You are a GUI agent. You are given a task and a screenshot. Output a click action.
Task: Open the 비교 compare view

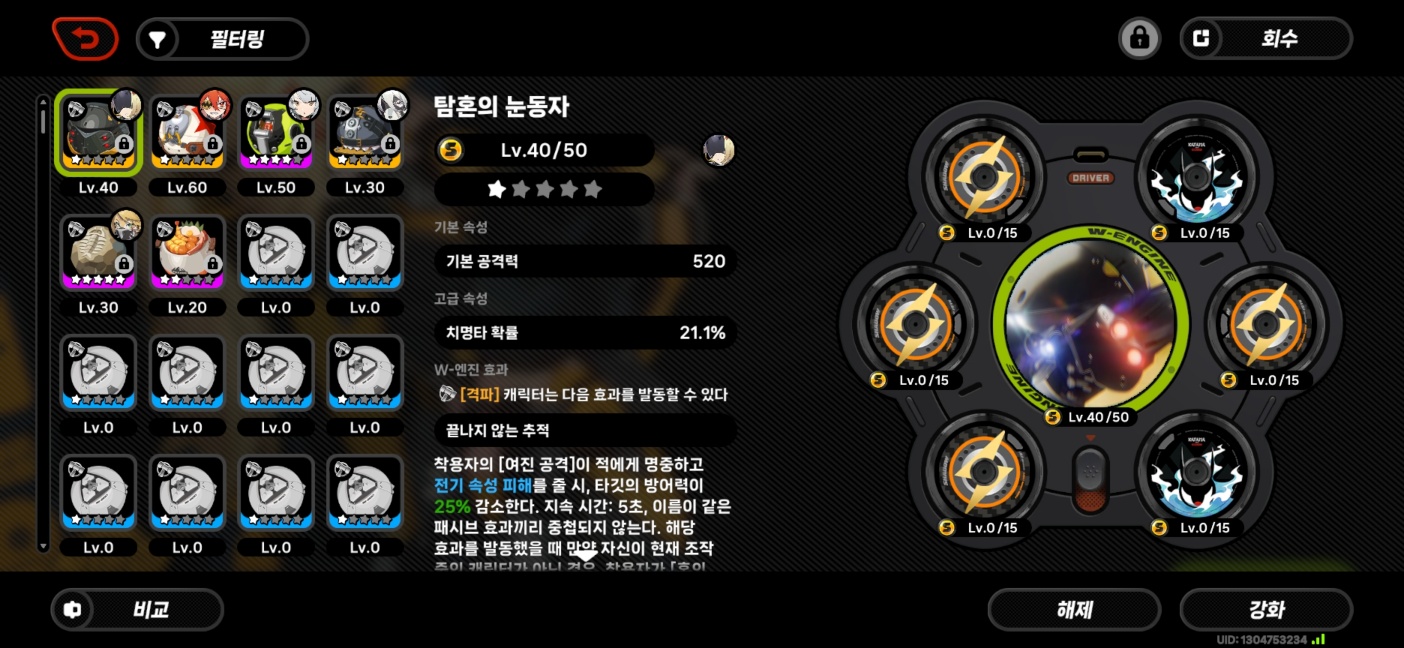[x=137, y=610]
